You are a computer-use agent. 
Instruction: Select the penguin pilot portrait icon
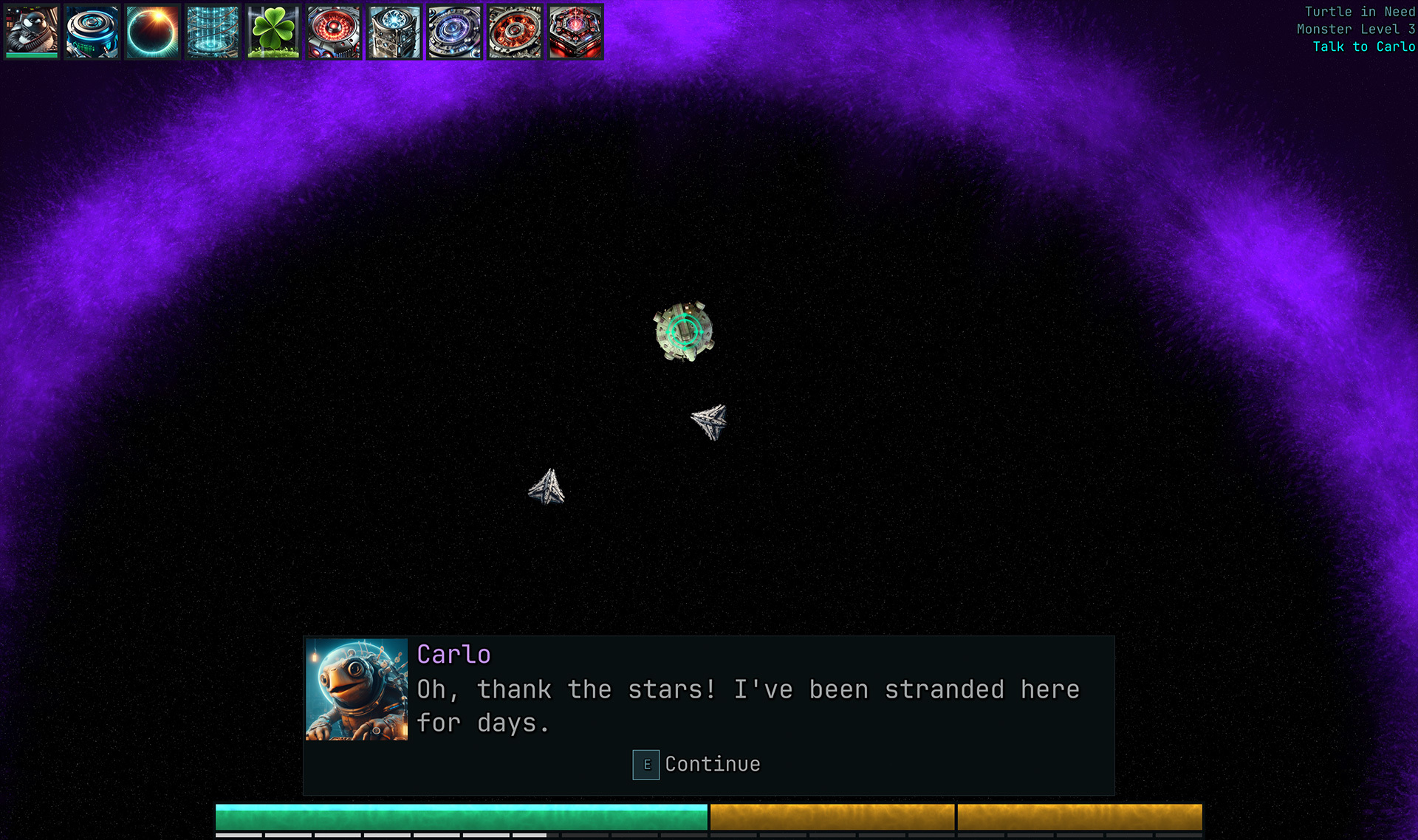click(31, 30)
